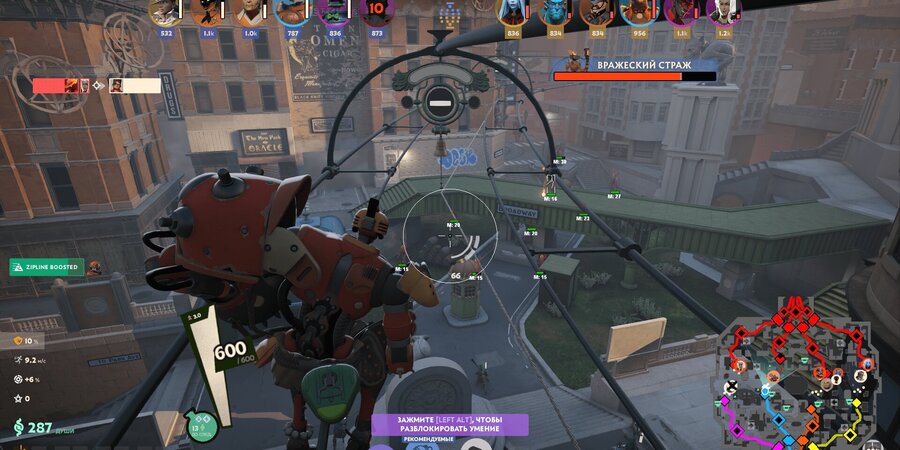Pick the white-haired hero portrait with 1.2k souls
Viewport: 900px width, 450px height.
click(721, 12)
